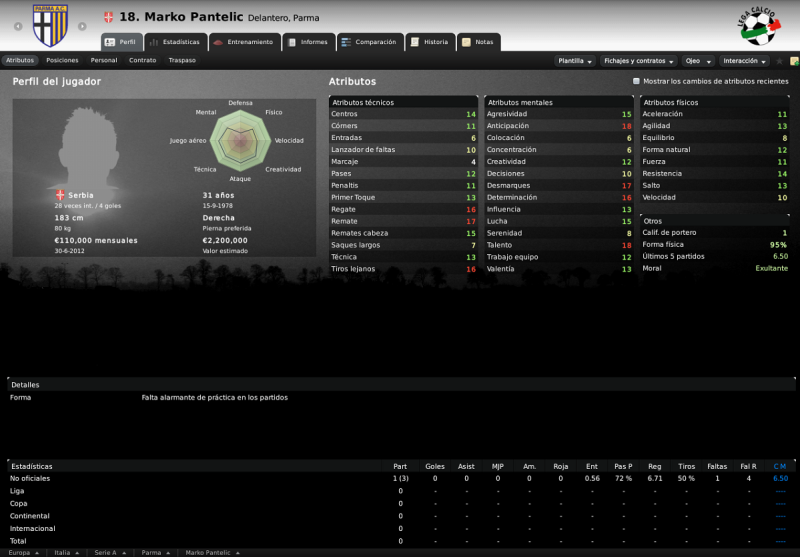Open the Interacción dropdown
The width and height of the screenshot is (800, 557).
(743, 61)
